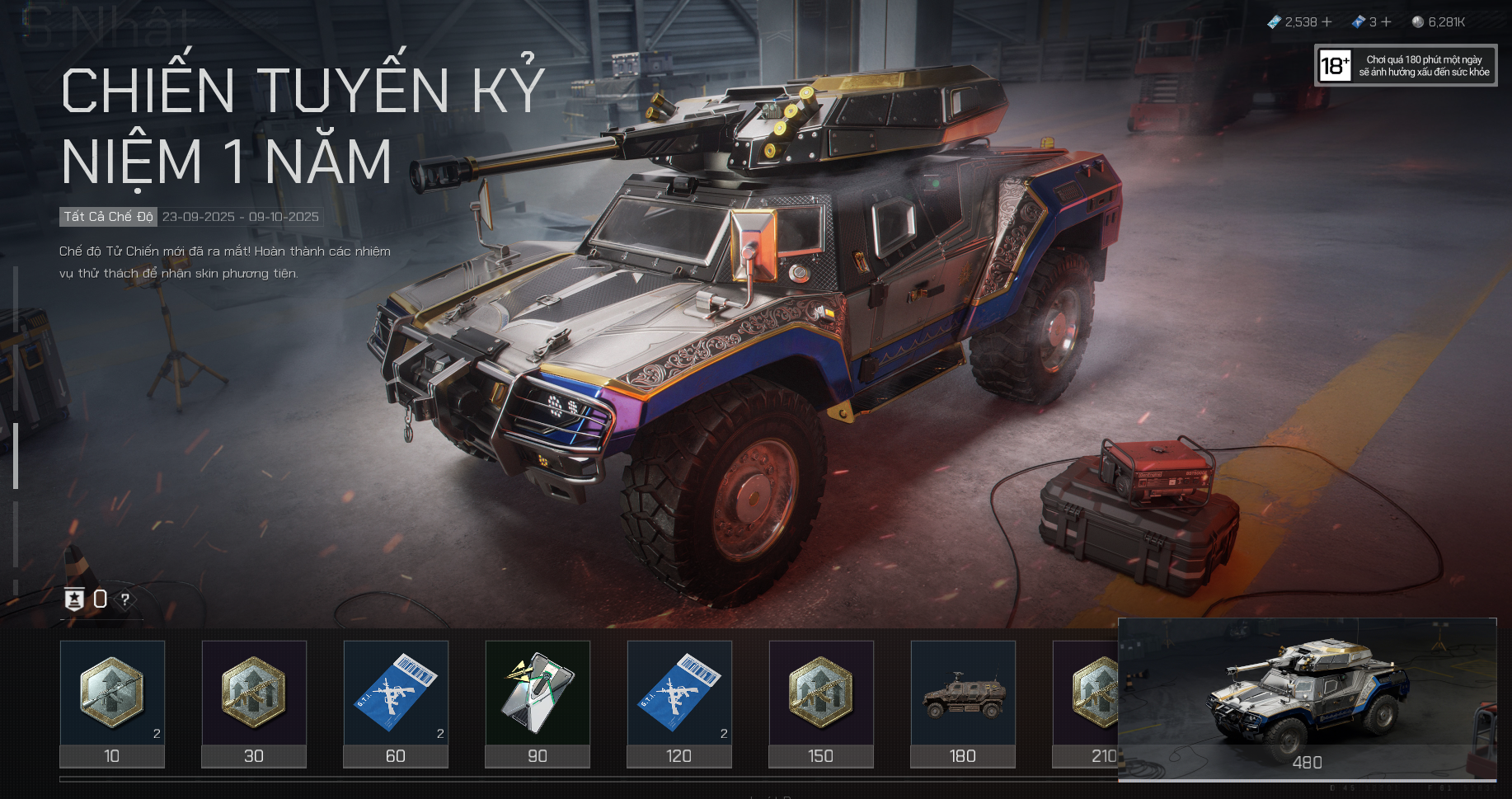The height and width of the screenshot is (799, 1512).
Task: Add more of the 2,538 ticket currency
Action: pos(1327,22)
